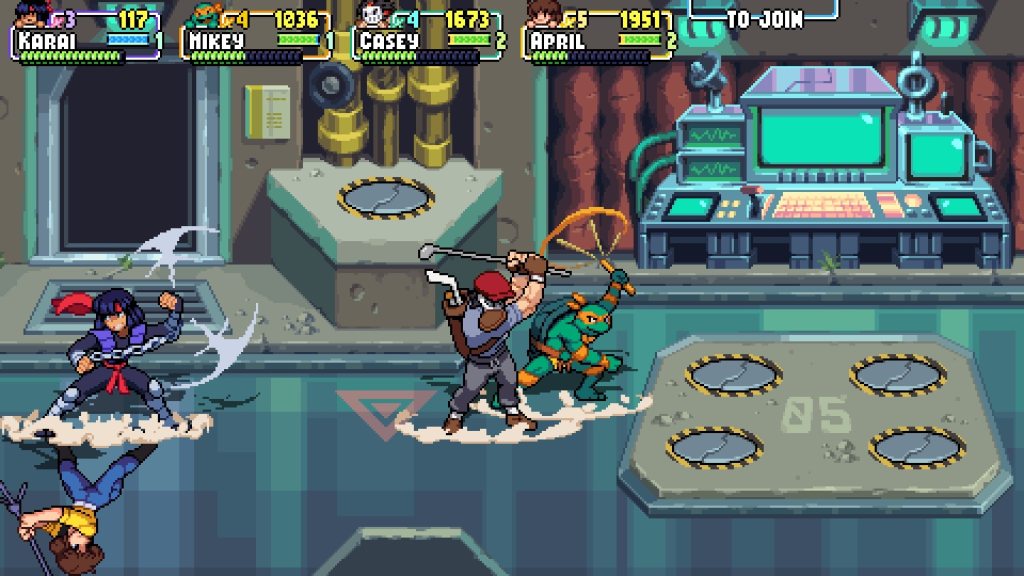Choose Casey's hockey mask portrait
The width and height of the screenshot is (1024, 576).
tap(372, 15)
